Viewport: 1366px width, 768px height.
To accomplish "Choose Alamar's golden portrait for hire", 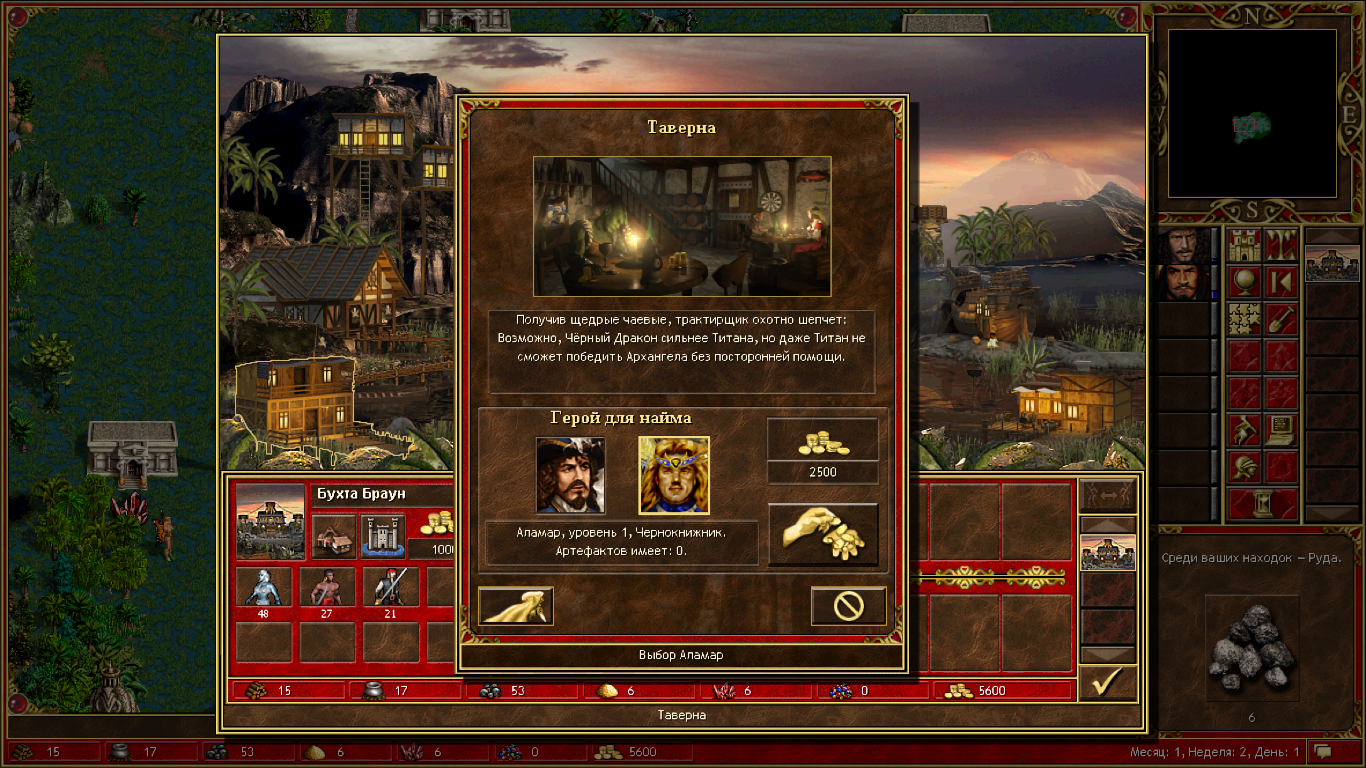I will [x=674, y=475].
